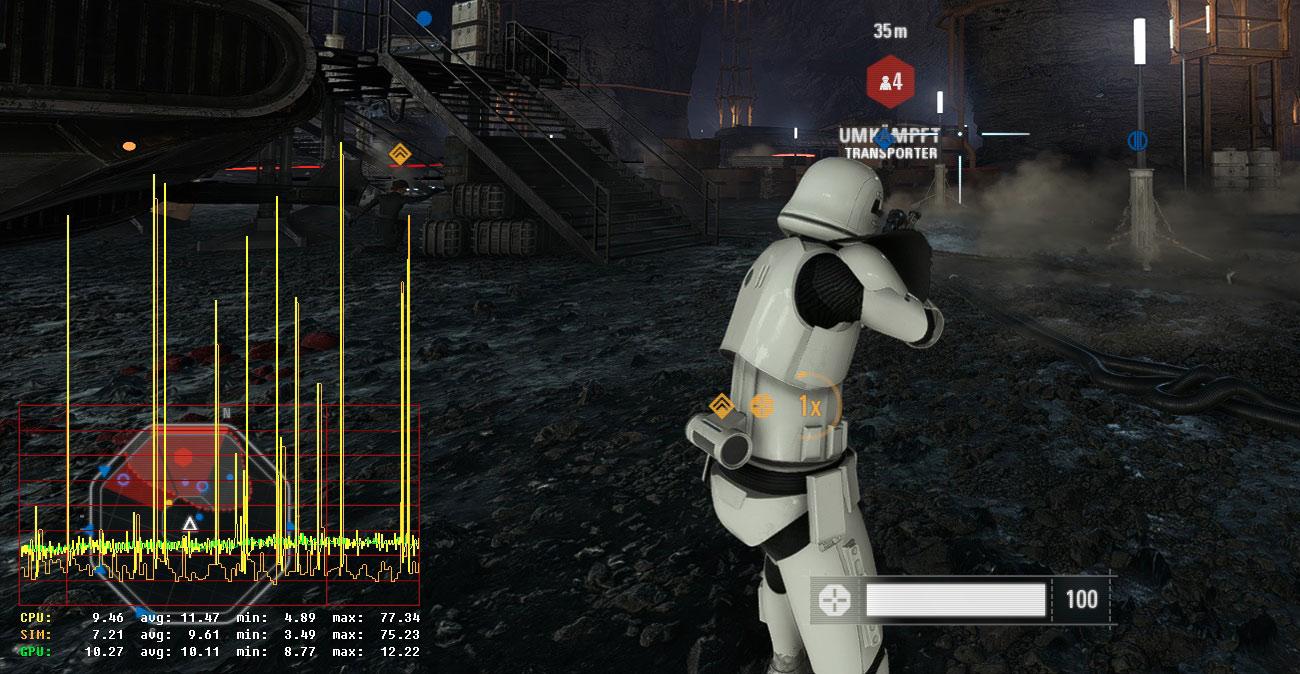Click the 1x zoom indicator
This screenshot has height=674, width=1300.
[x=810, y=406]
